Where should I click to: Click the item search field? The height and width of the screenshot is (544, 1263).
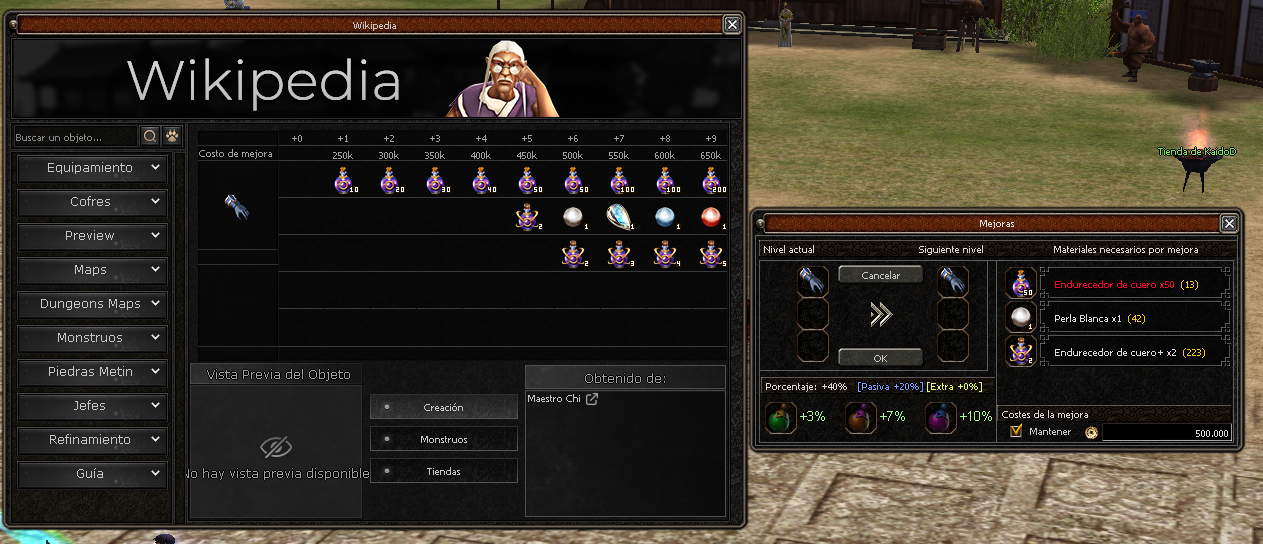click(74, 136)
